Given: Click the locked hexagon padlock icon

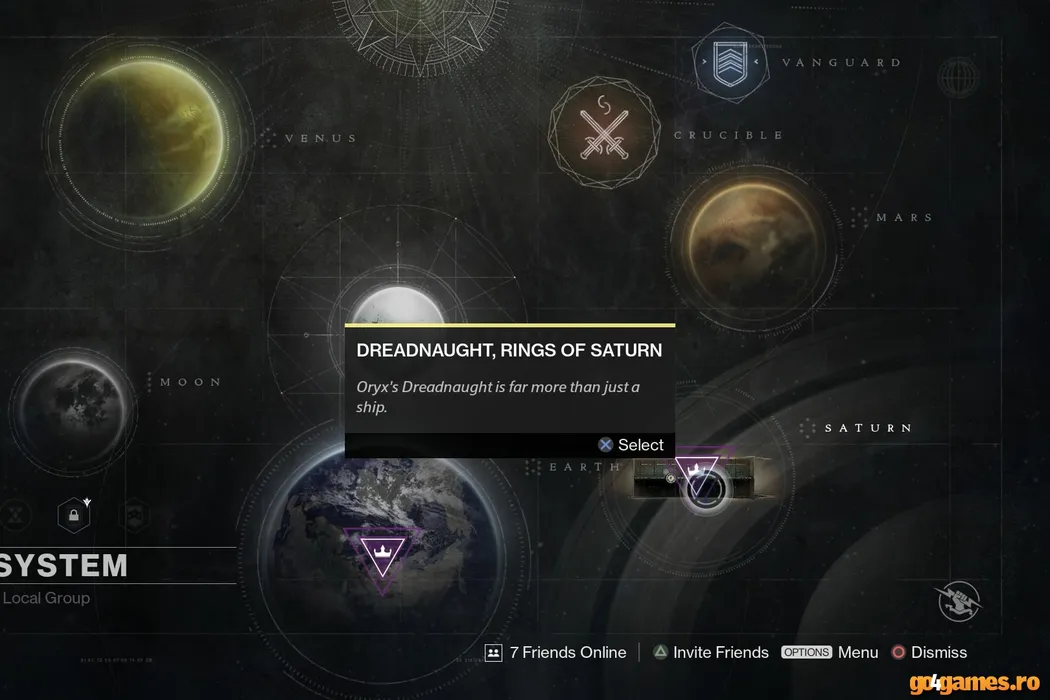Looking at the screenshot, I should (73, 516).
